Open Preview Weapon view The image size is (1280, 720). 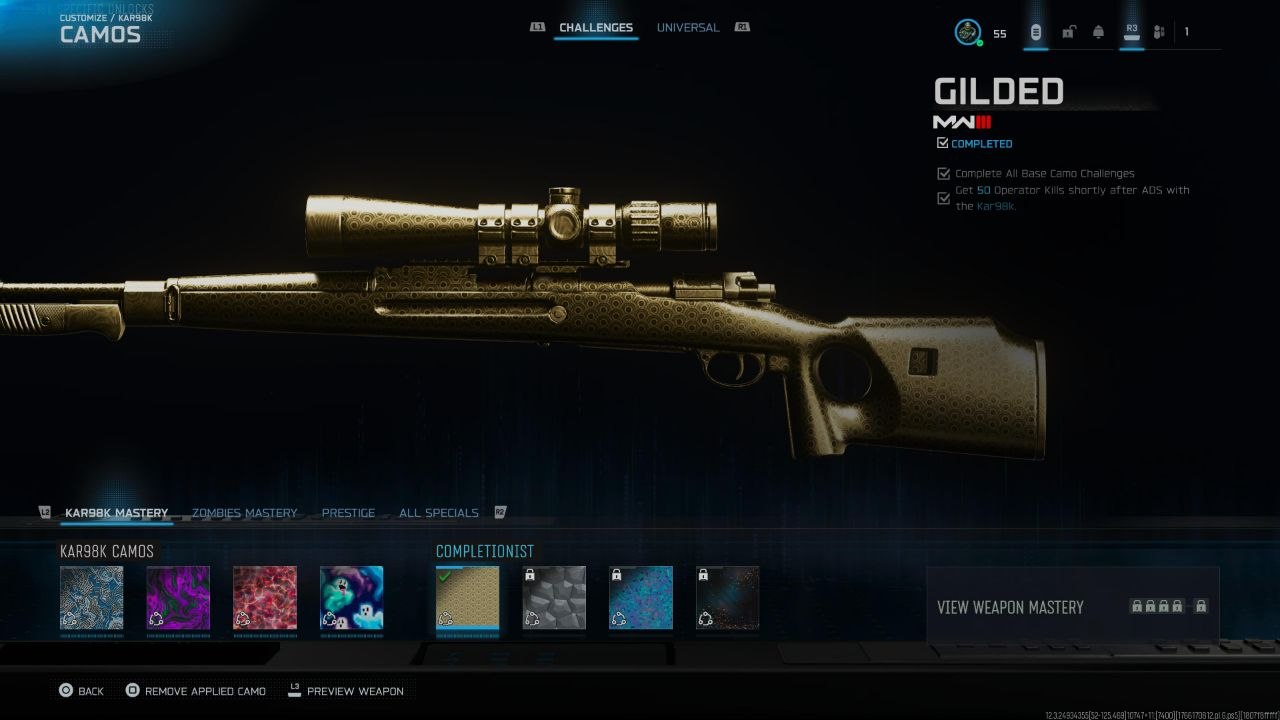[x=346, y=691]
